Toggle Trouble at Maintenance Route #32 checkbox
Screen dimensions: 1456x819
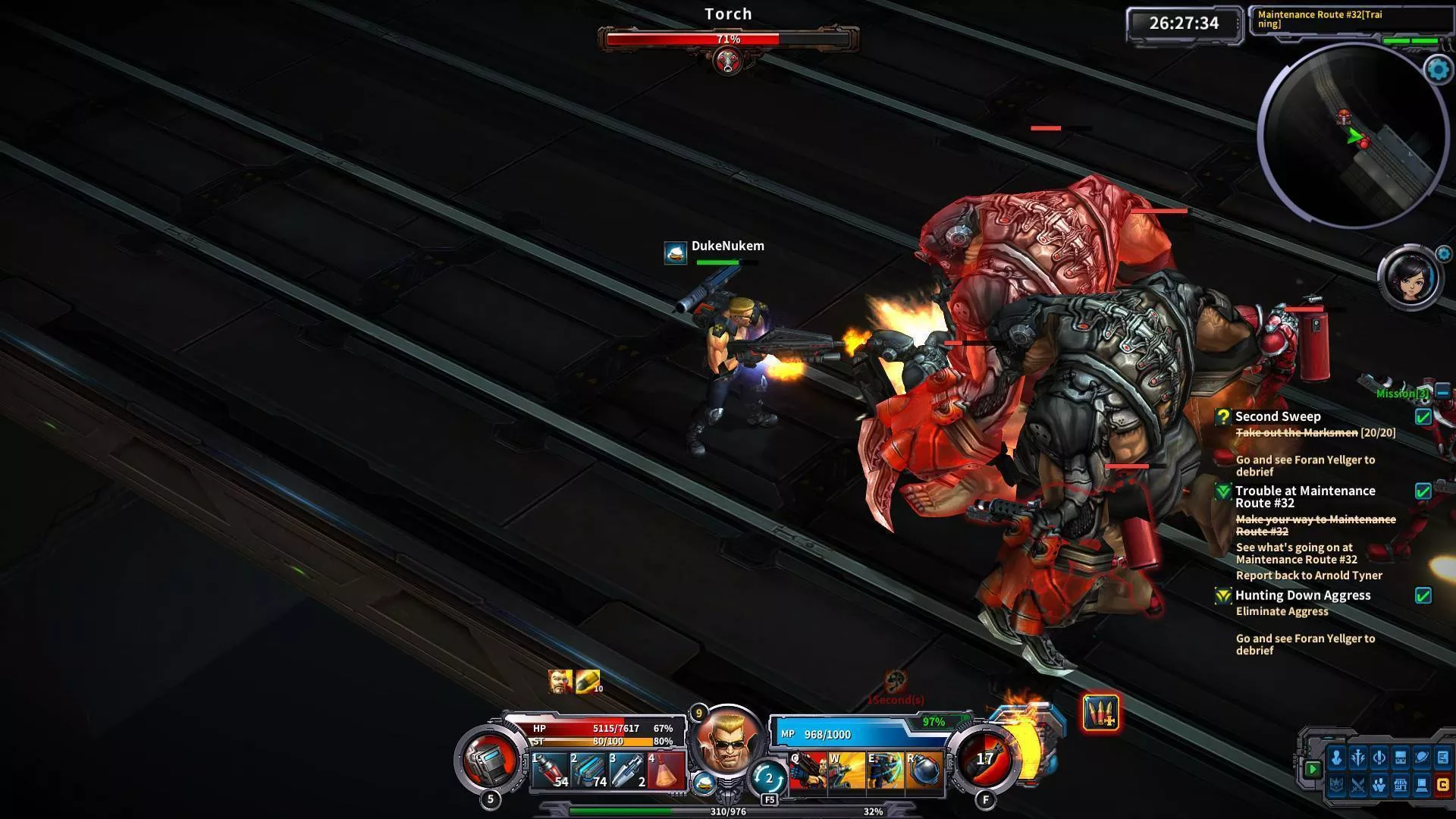tap(1423, 491)
